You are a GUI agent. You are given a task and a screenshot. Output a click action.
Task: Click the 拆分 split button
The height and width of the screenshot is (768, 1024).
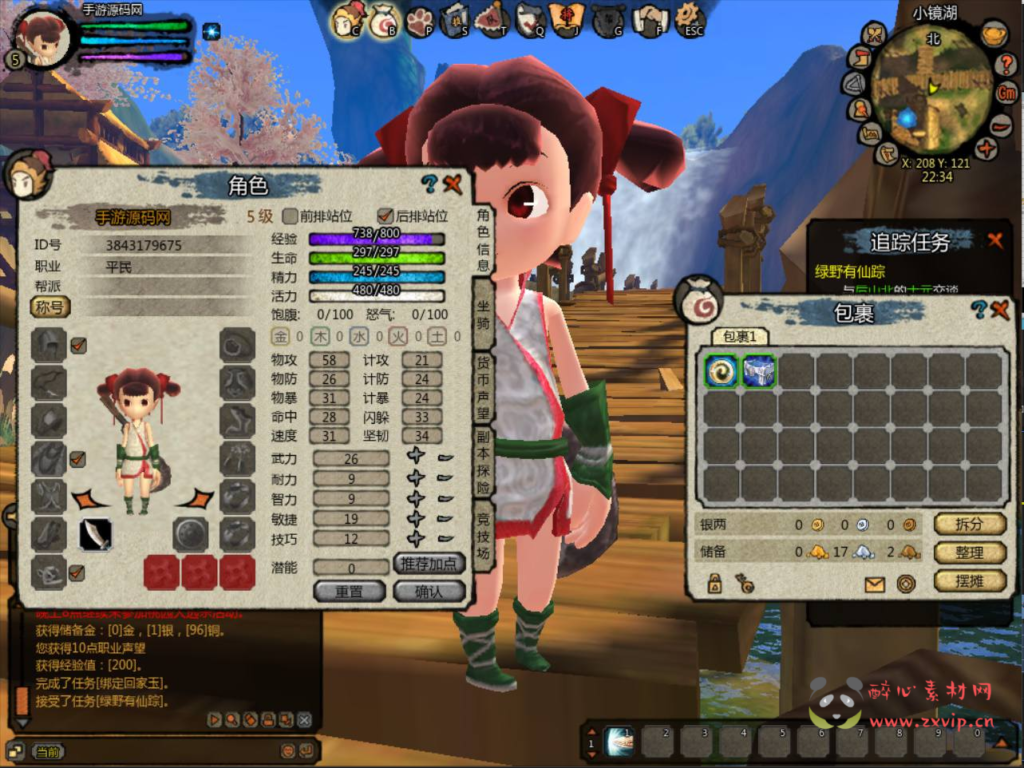click(969, 524)
